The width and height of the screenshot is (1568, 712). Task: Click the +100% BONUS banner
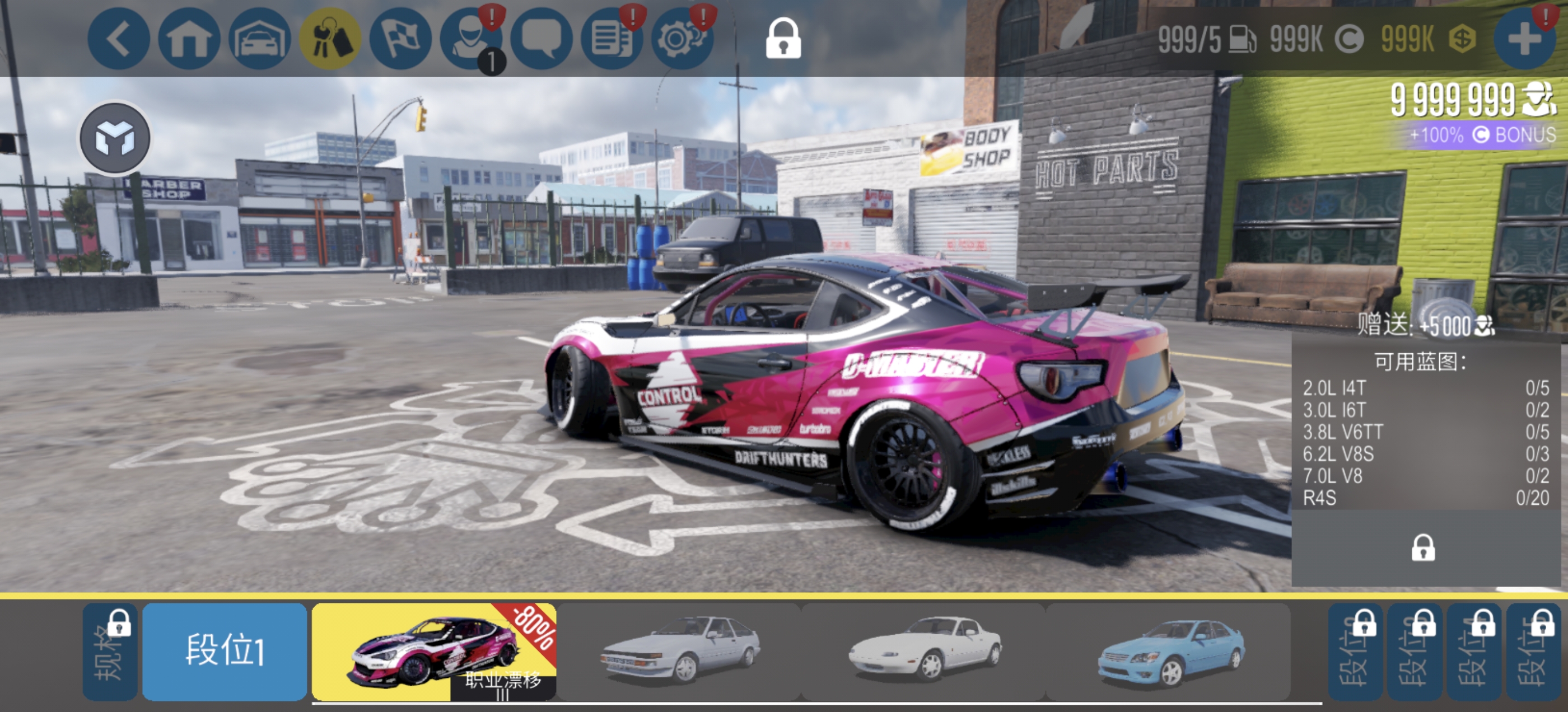click(x=1482, y=134)
